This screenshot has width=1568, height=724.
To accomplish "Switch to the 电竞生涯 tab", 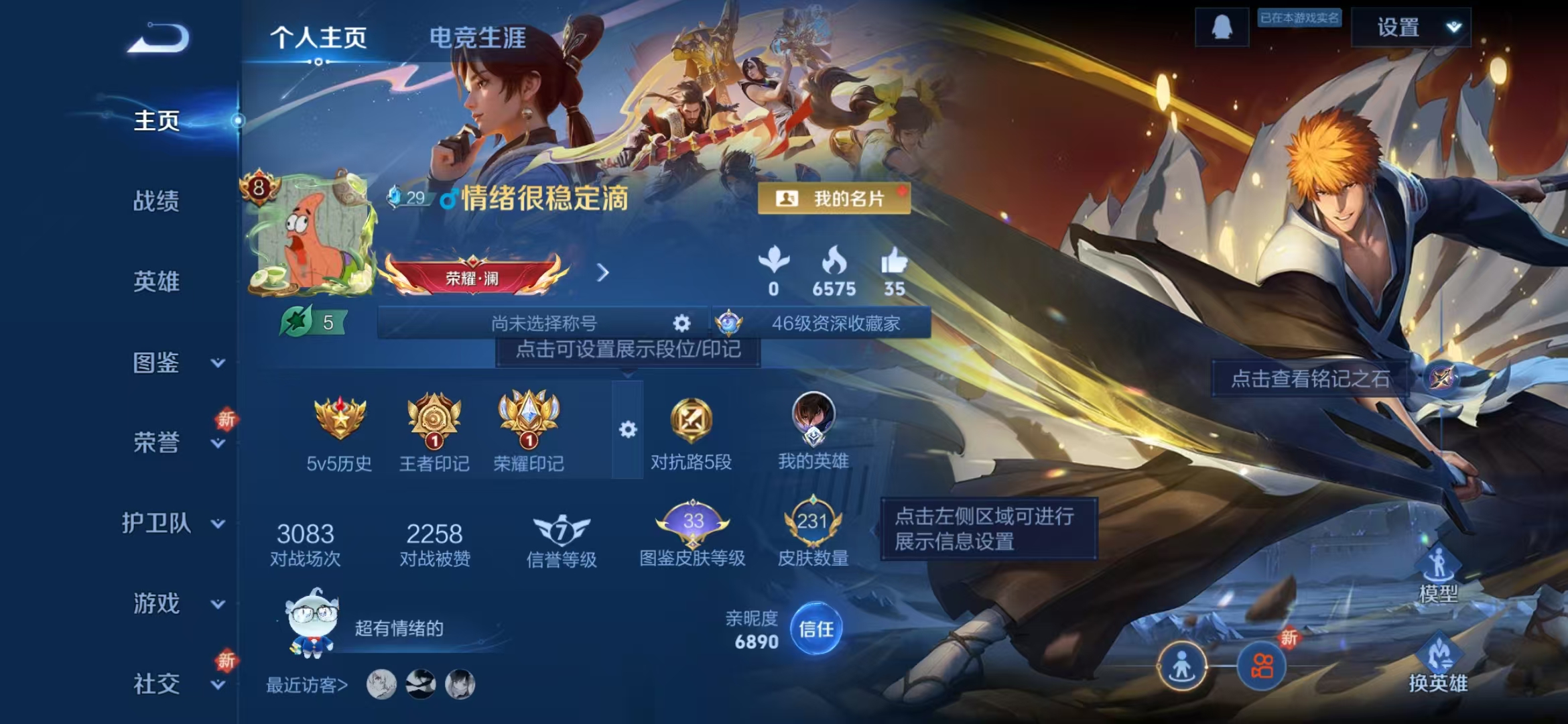I will point(477,38).
